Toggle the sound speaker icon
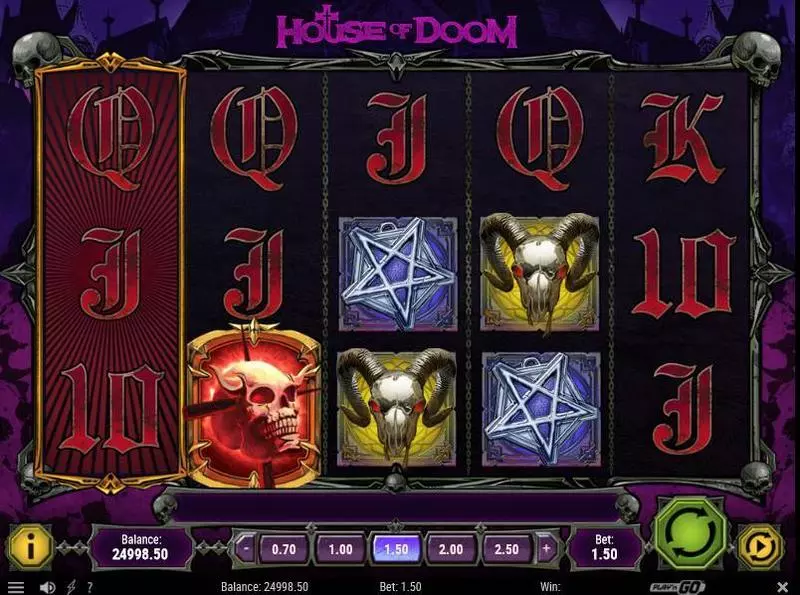The height and width of the screenshot is (595, 800). coord(46,587)
